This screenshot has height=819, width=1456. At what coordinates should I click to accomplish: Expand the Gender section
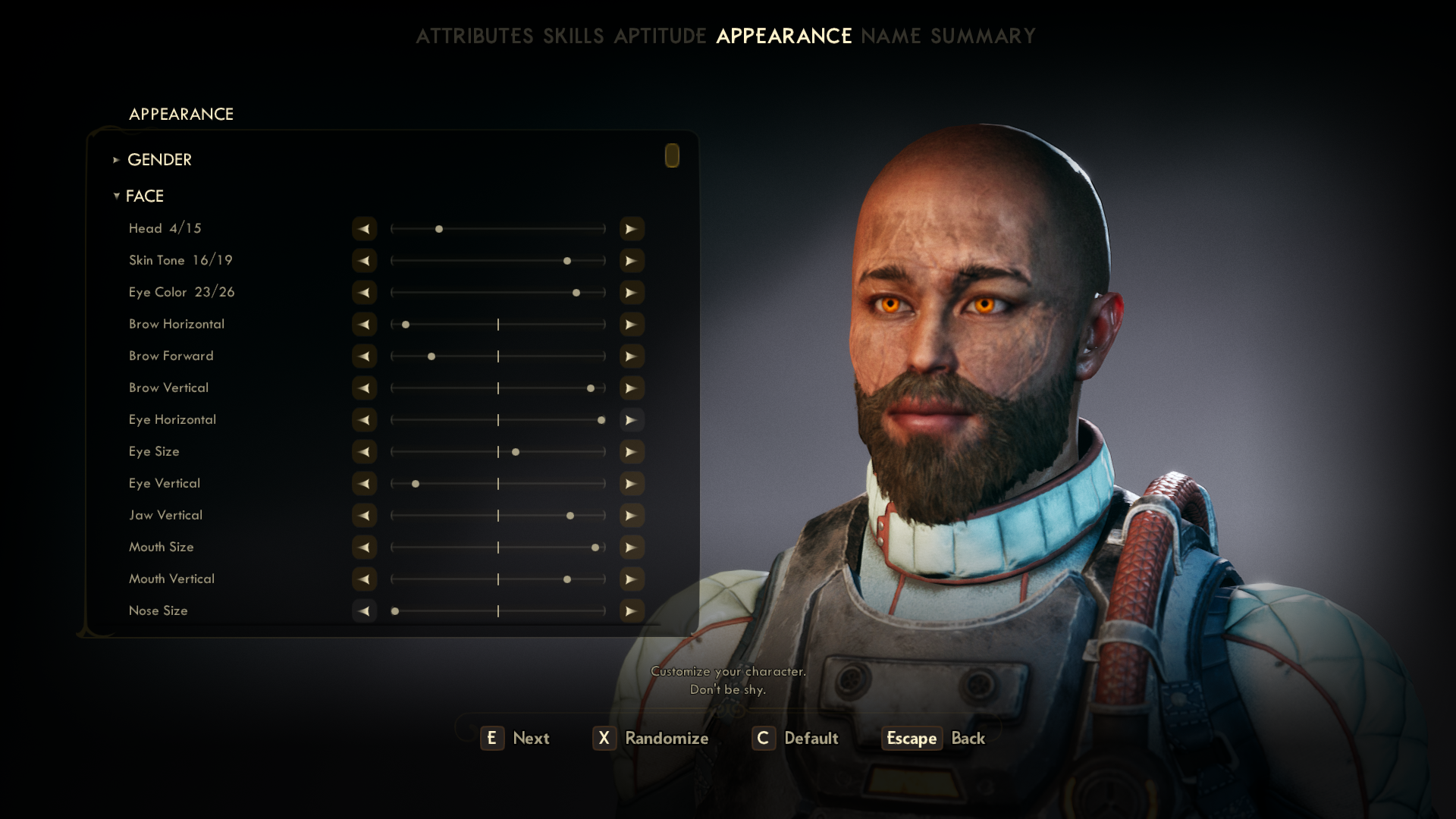[x=159, y=160]
